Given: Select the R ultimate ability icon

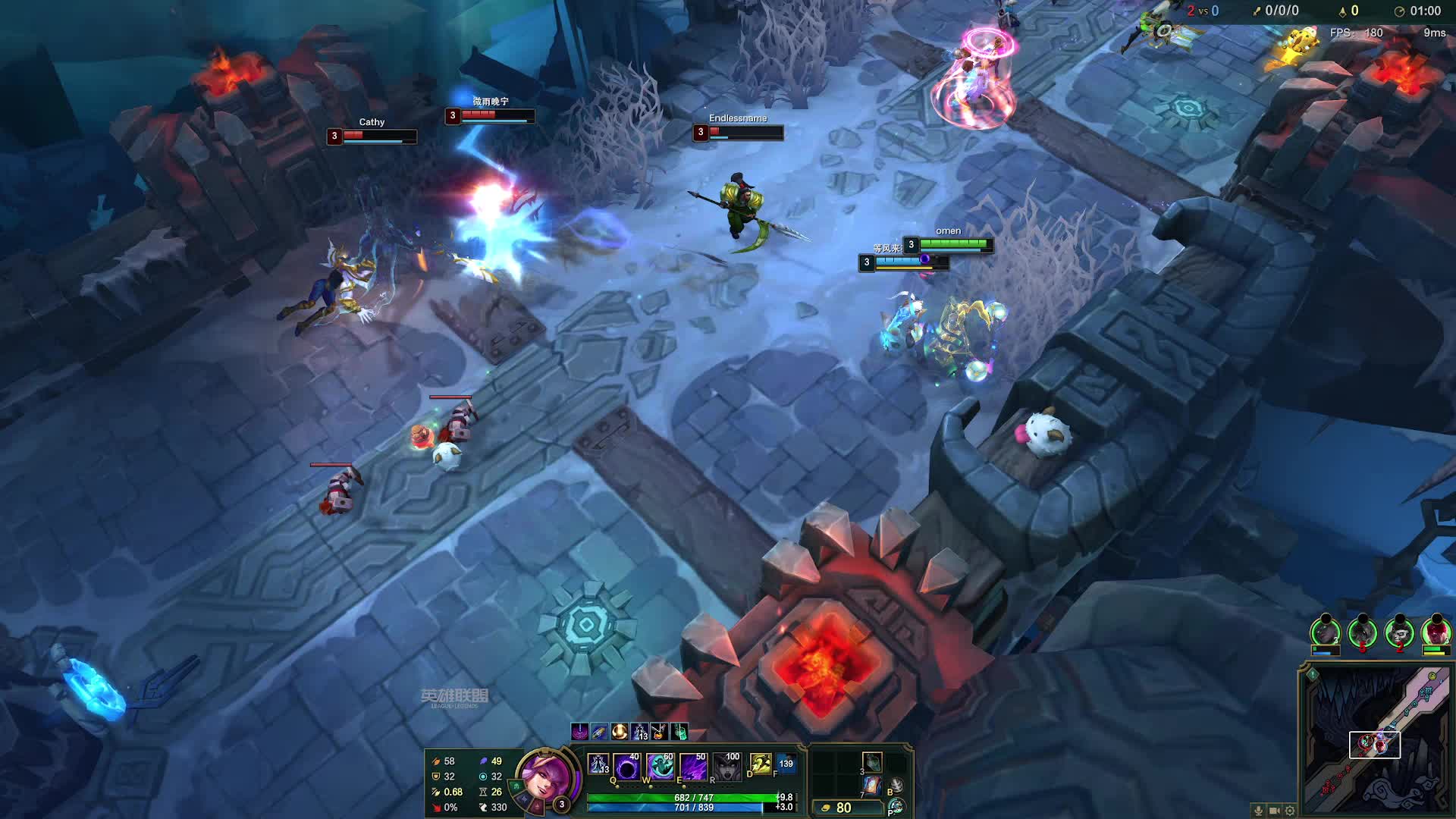Looking at the screenshot, I should (x=726, y=767).
